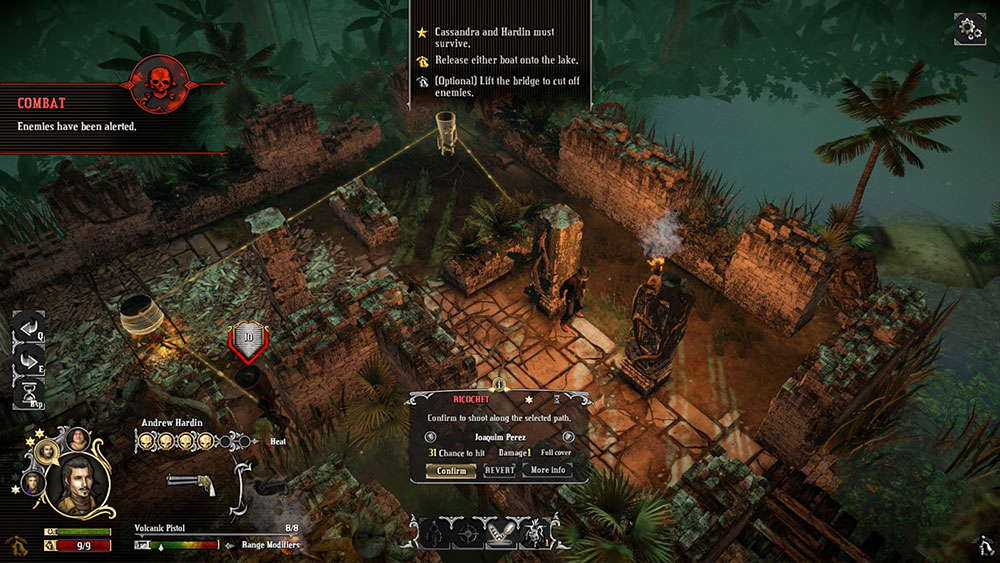Screen dimensions: 1000x563
Task: Choose the revolver reload ability icon
Action: point(432,533)
